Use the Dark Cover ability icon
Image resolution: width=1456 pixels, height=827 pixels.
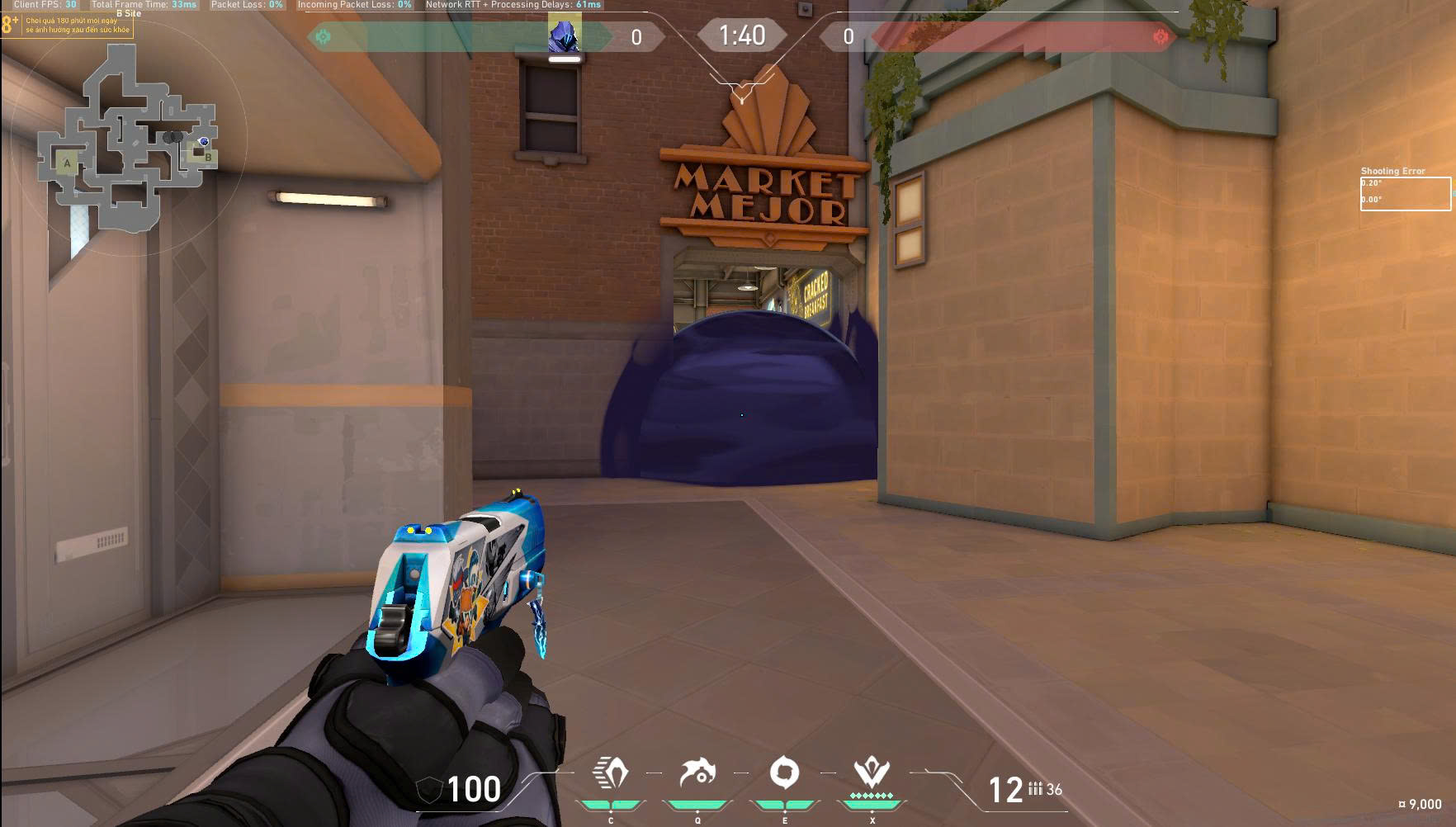click(x=784, y=774)
